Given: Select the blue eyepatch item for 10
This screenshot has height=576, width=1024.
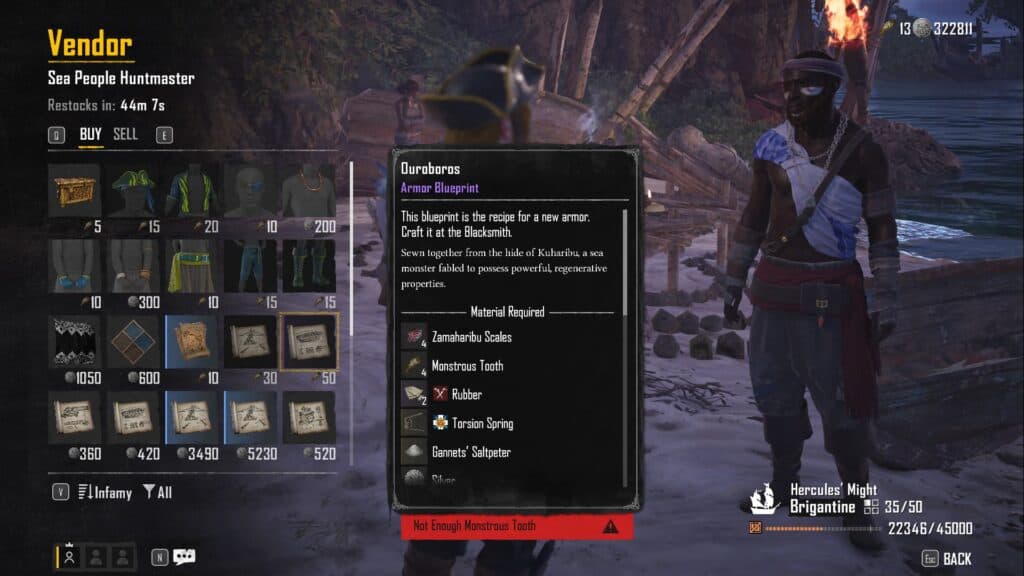Looking at the screenshot, I should (x=250, y=191).
